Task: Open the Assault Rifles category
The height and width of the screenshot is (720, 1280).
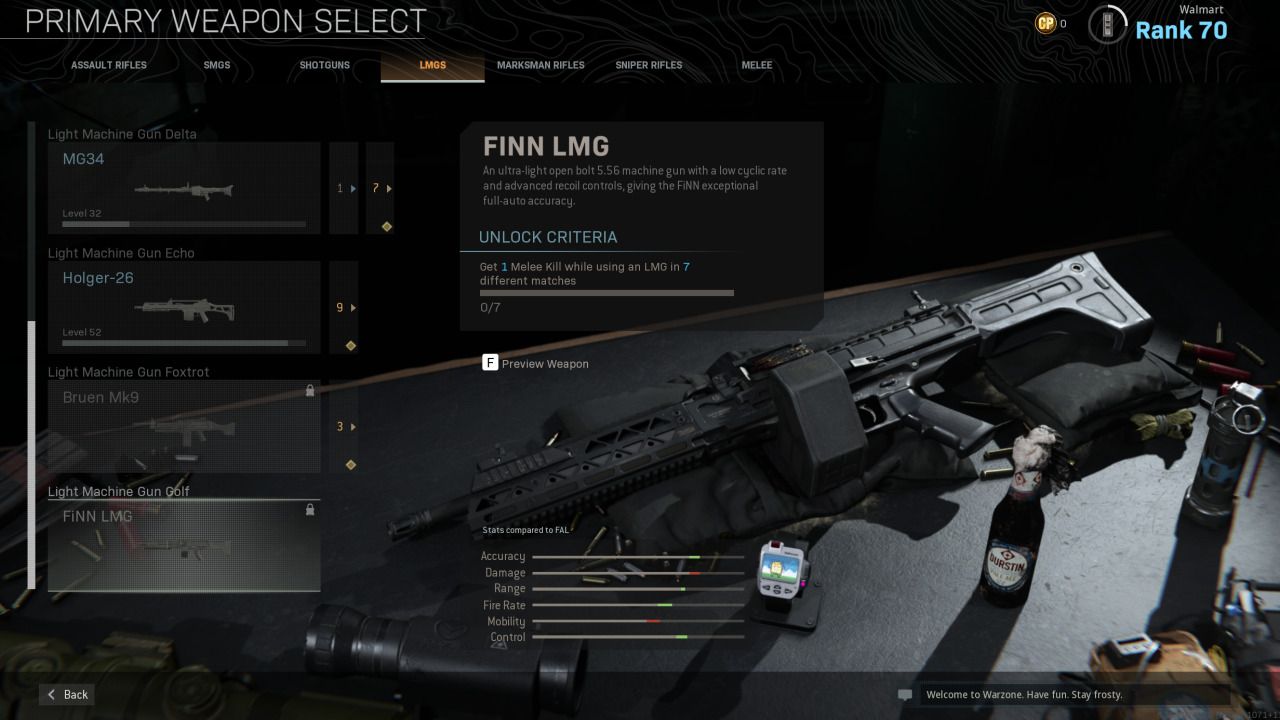Action: pyautogui.click(x=108, y=64)
